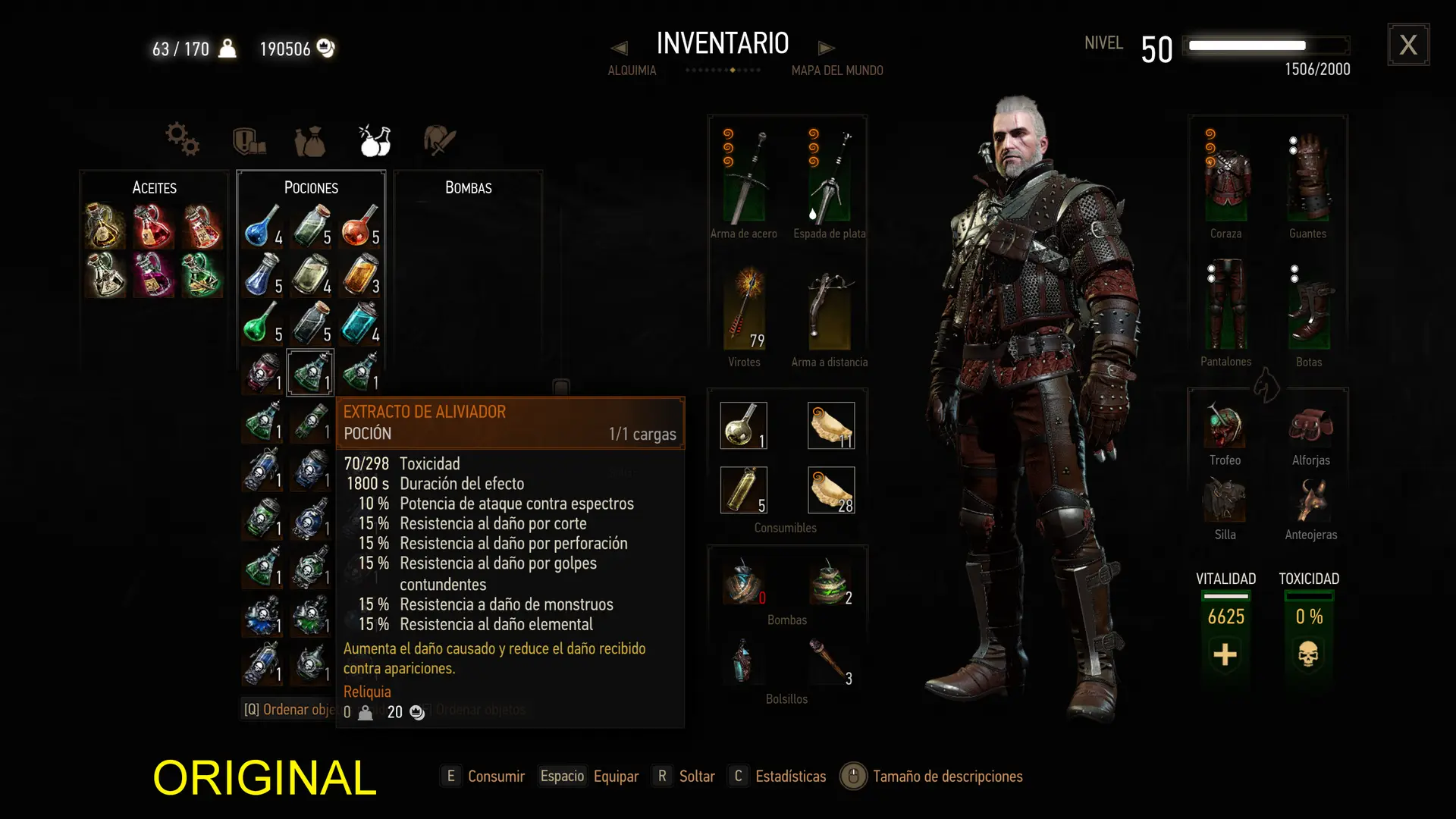Close the inventory with the X button

[x=1408, y=45]
